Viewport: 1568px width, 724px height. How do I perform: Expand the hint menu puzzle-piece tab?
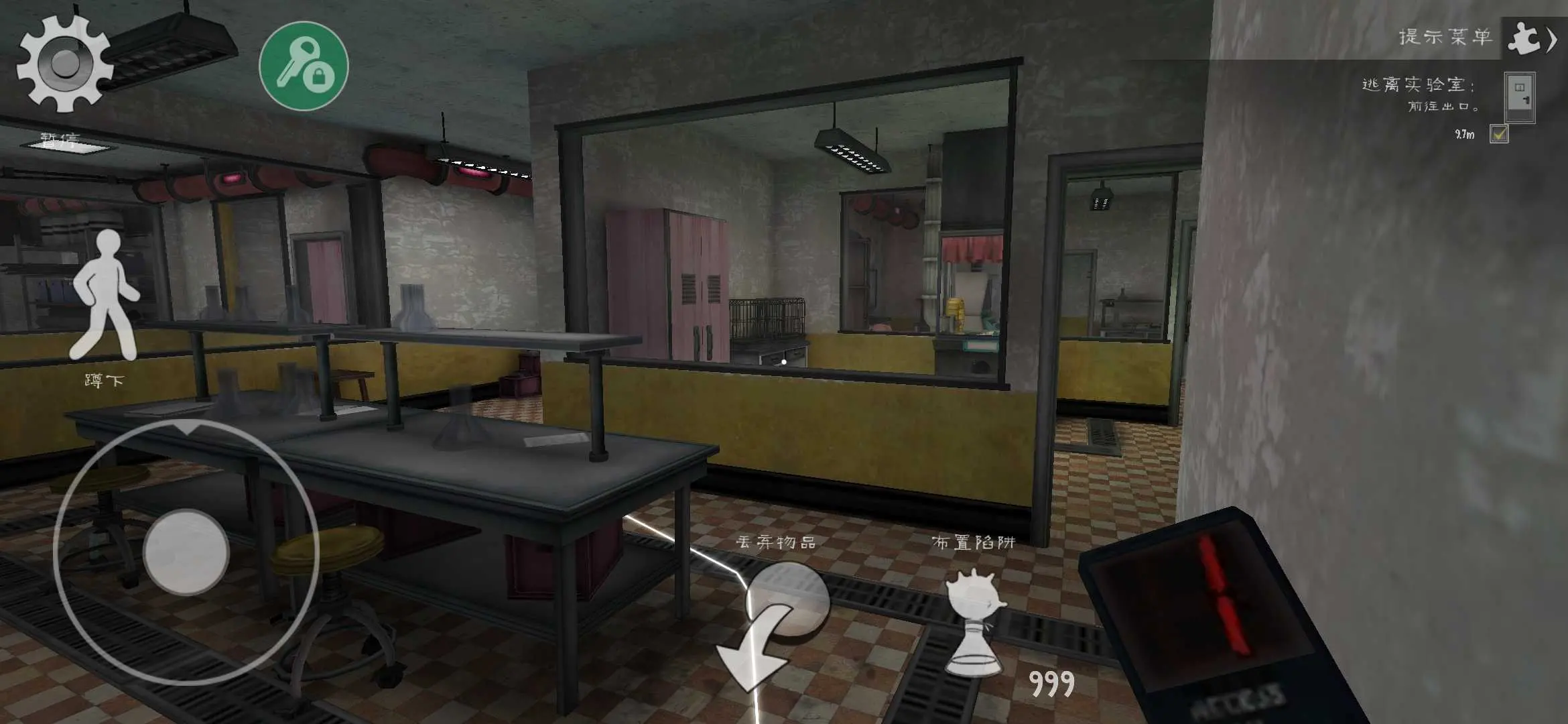(1532, 38)
